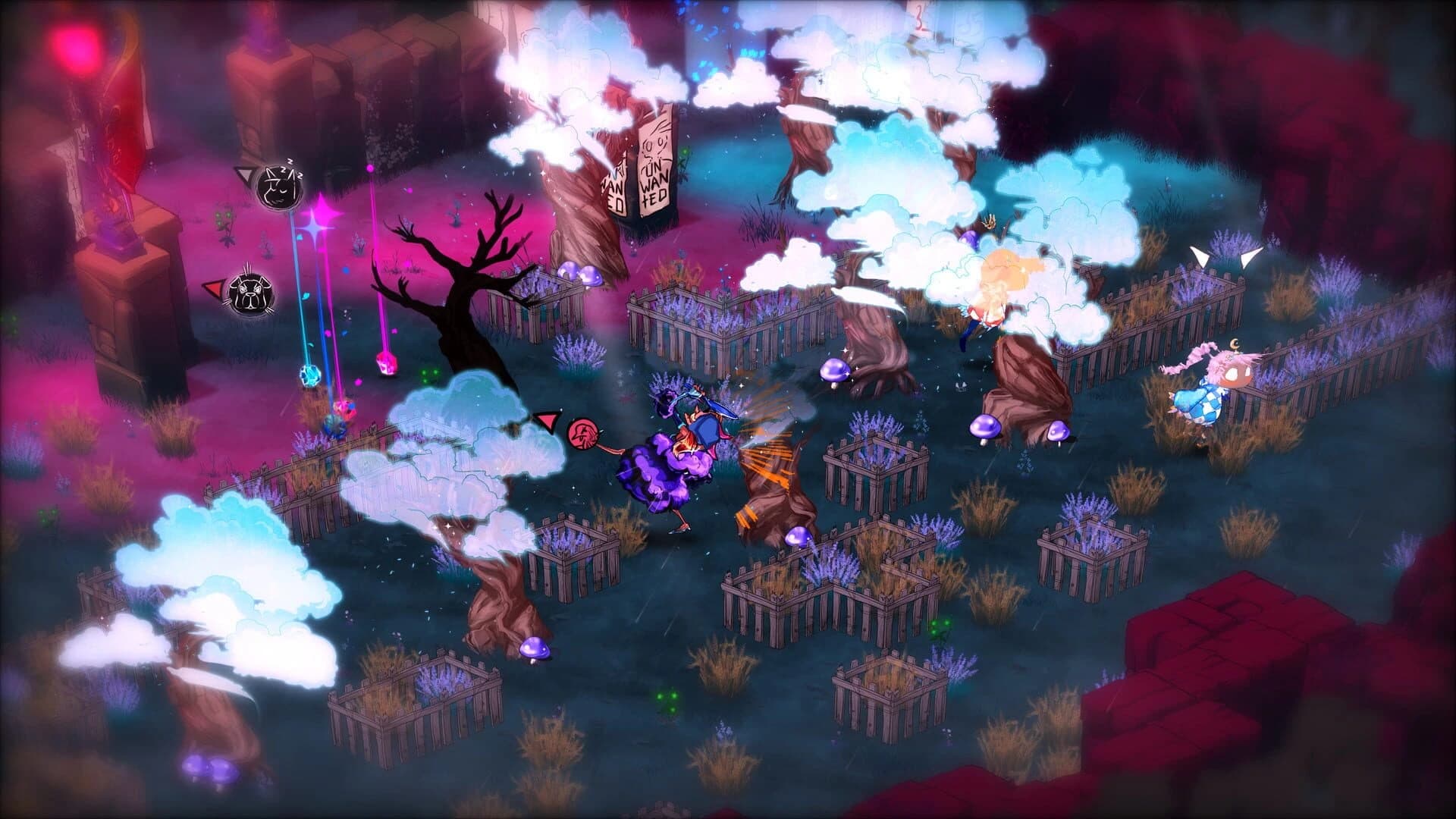Toggle the gray triangle beside the cat icon
The width and height of the screenshot is (1456, 819).
(244, 175)
